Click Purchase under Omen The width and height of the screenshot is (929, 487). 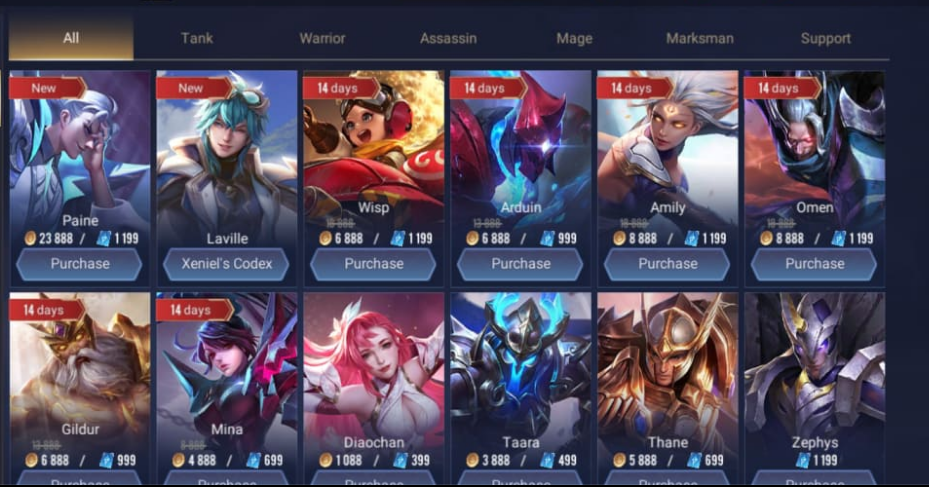[815, 264]
